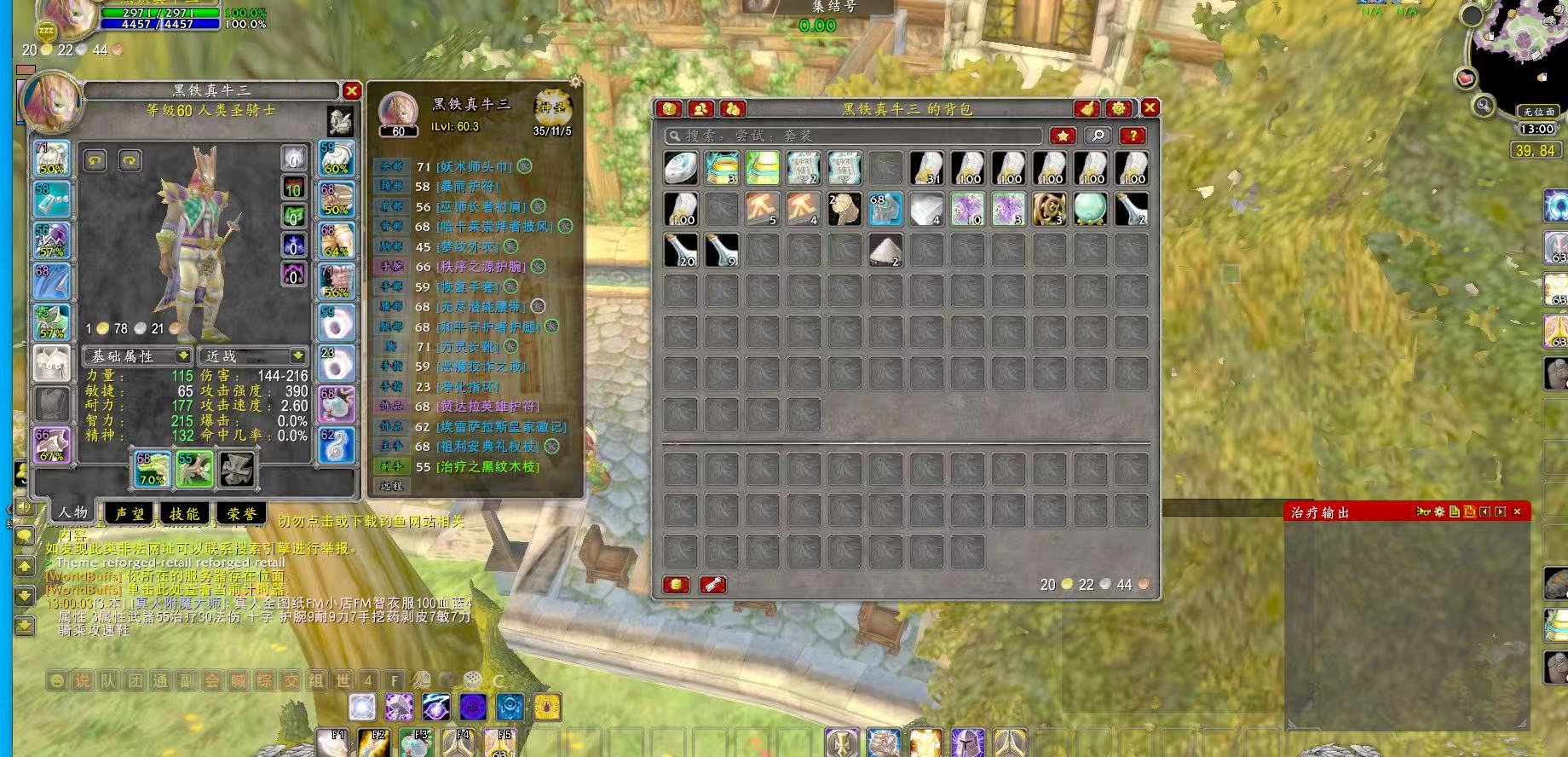
Task: Click the red question mark help button
Action: [1132, 136]
